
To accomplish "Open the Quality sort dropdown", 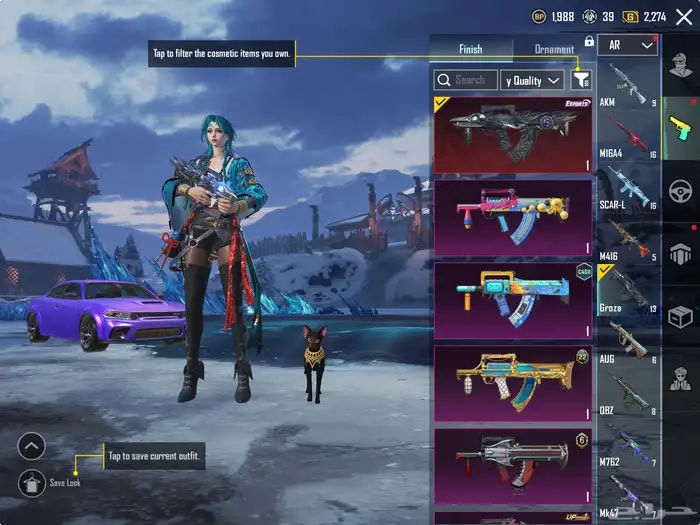I will 534,80.
